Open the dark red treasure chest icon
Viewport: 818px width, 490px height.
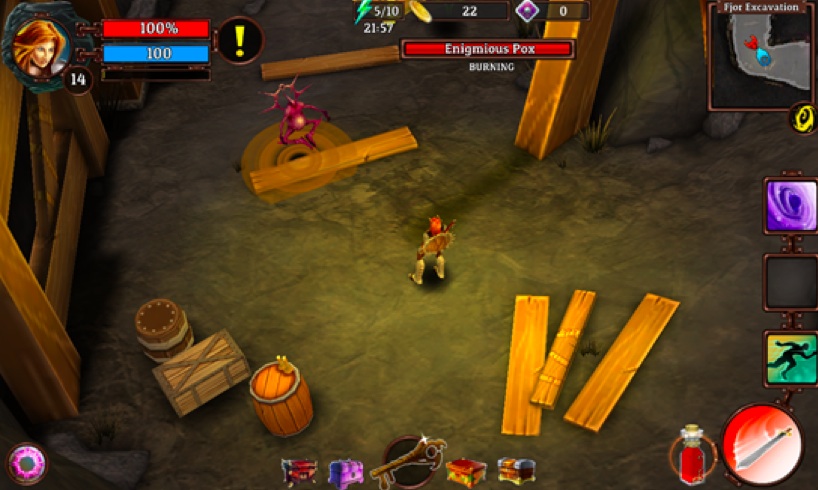[x=299, y=470]
